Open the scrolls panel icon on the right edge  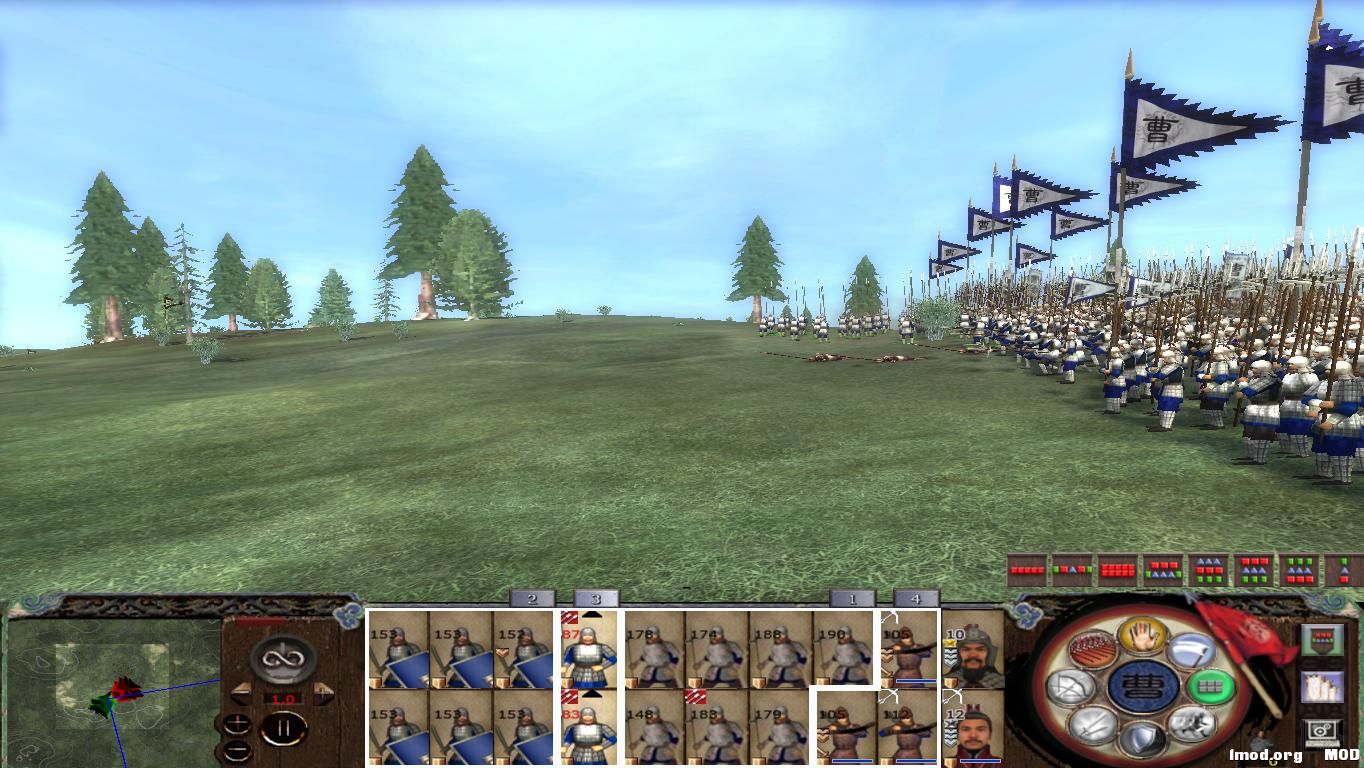[x=1323, y=686]
